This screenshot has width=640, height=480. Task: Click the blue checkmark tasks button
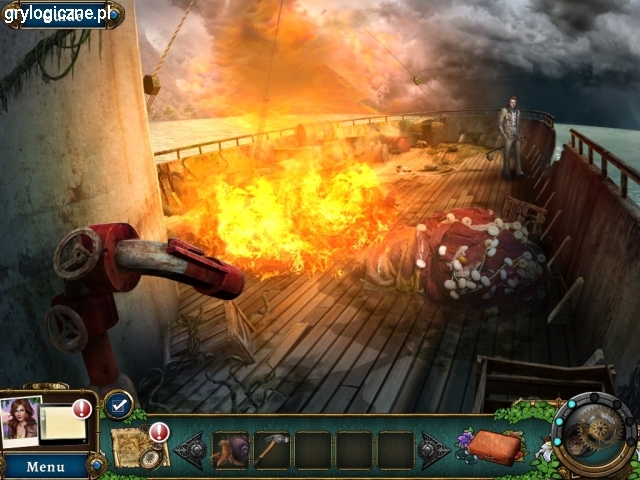[x=117, y=404]
